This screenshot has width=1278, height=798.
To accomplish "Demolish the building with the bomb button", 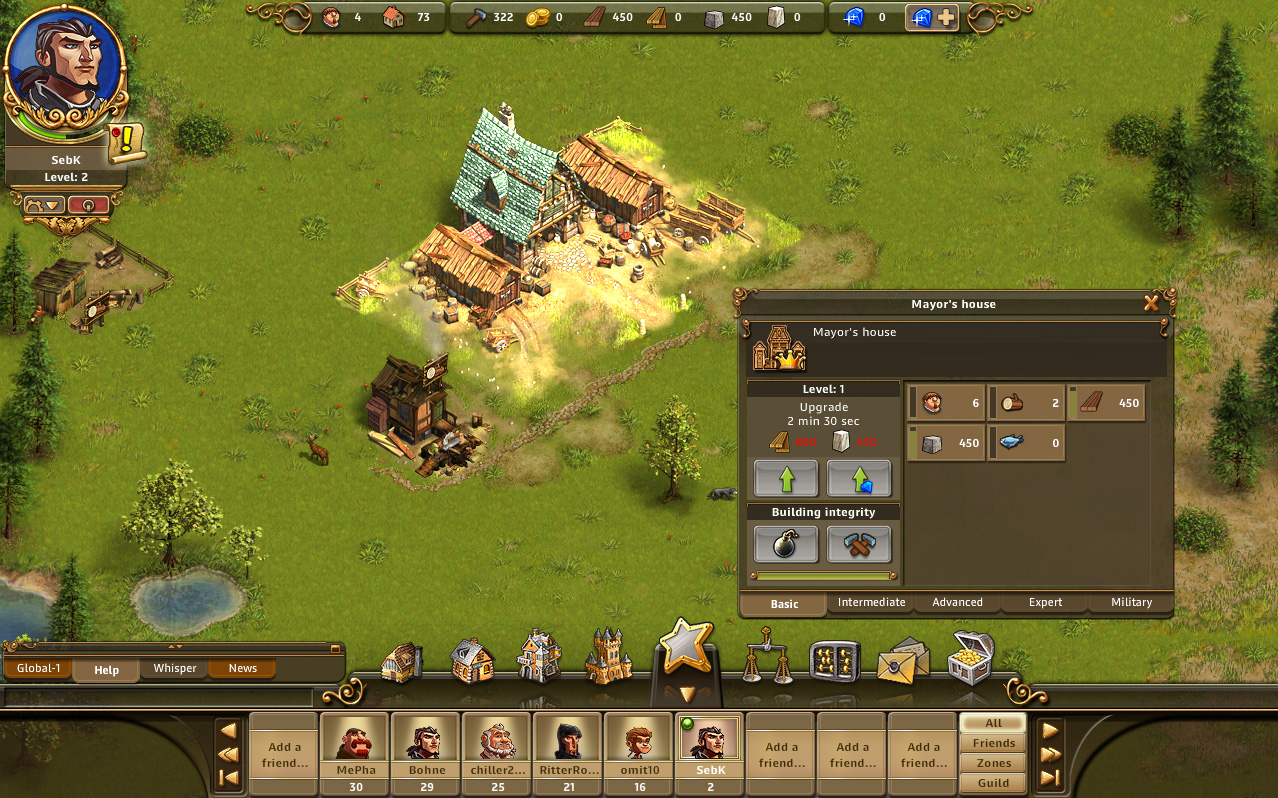I will pyautogui.click(x=785, y=544).
